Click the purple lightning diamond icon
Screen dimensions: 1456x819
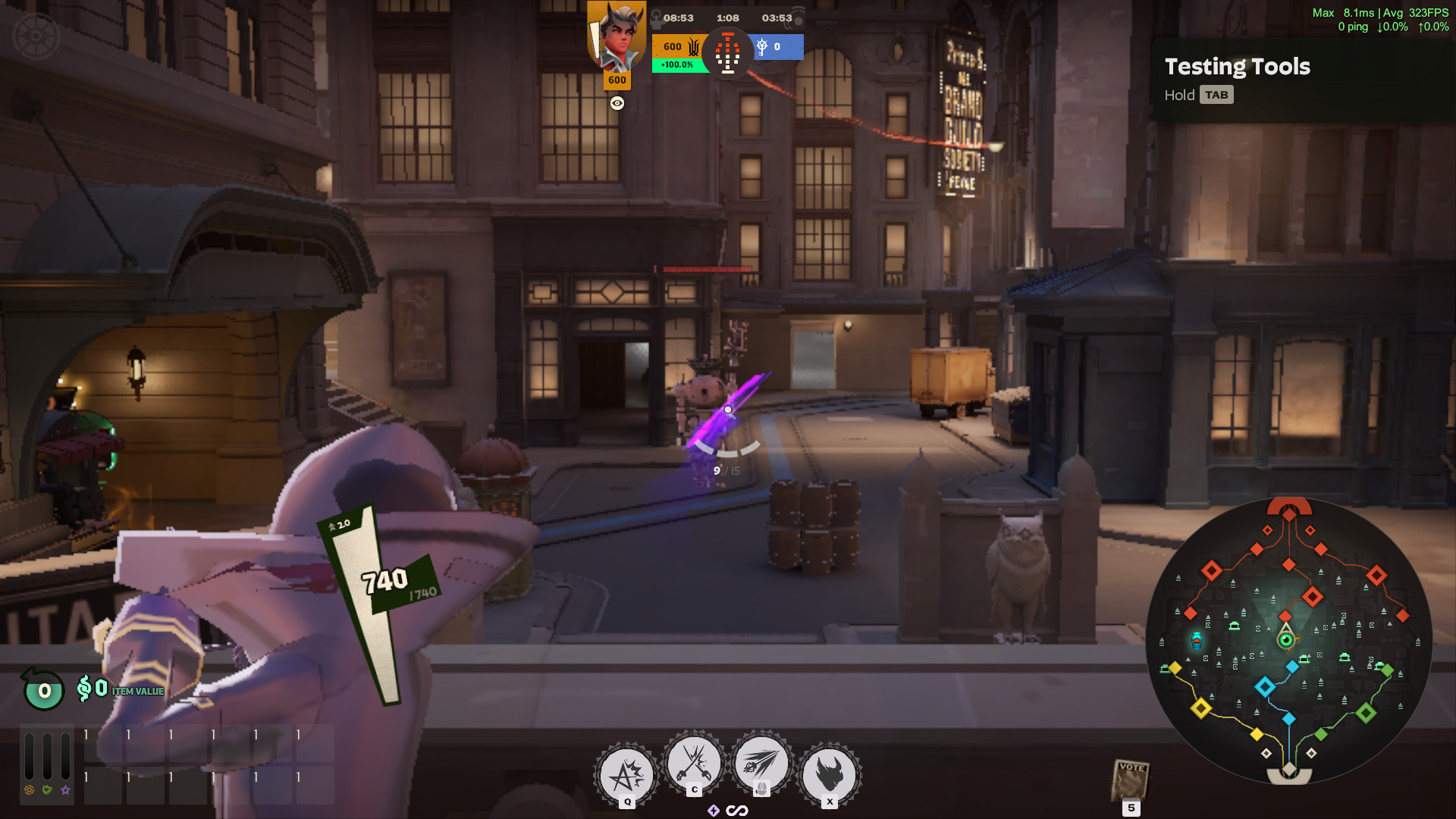tap(713, 811)
